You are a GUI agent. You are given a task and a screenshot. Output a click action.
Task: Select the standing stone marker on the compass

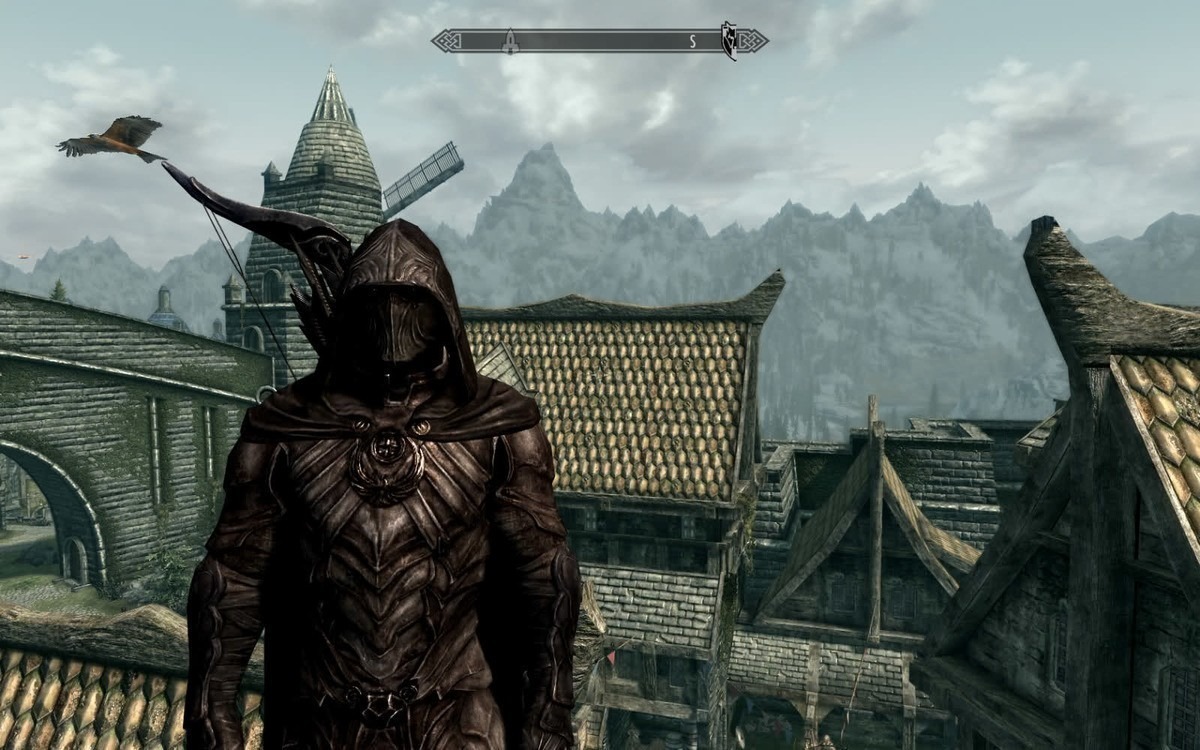[x=509, y=41]
